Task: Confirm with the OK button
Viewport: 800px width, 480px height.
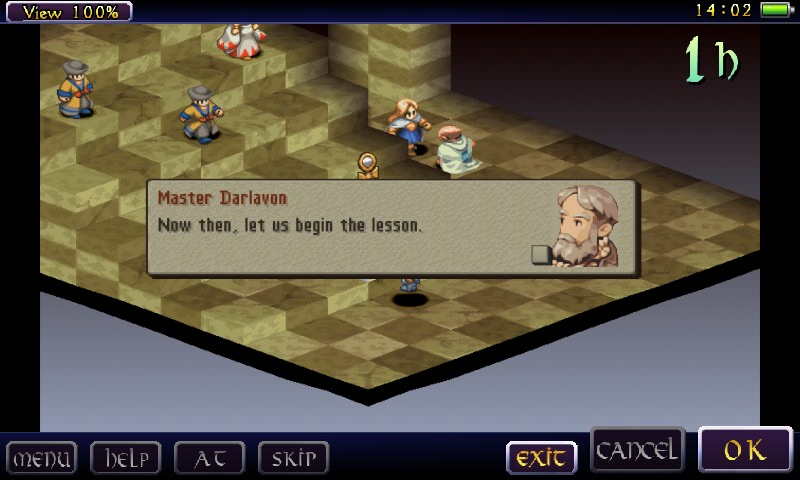Action: pyautogui.click(x=744, y=450)
